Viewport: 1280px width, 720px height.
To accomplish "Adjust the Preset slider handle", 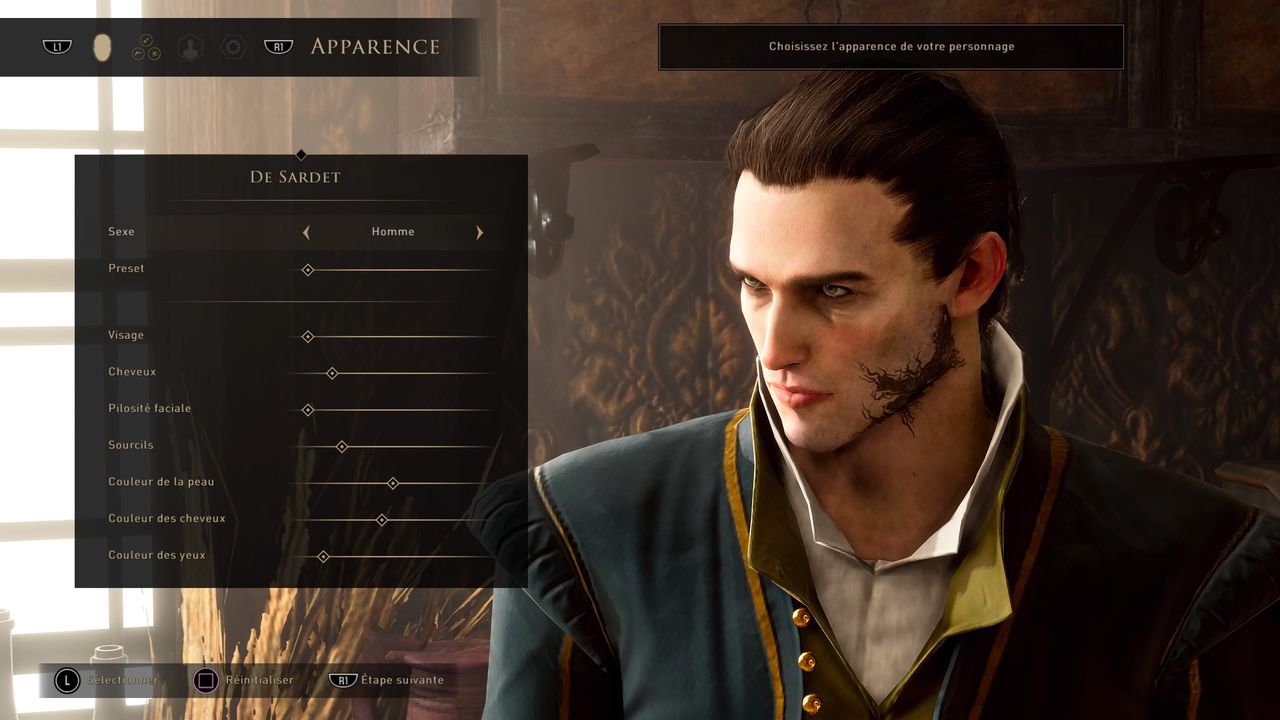I will 308,270.
